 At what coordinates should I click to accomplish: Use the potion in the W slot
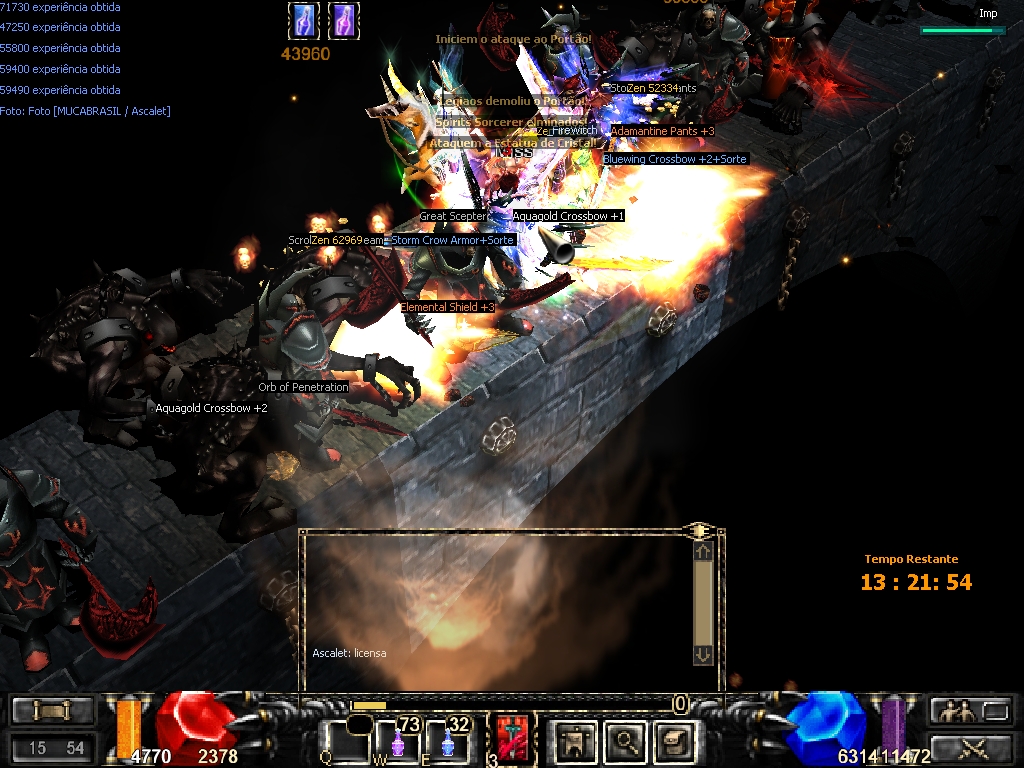tap(398, 742)
